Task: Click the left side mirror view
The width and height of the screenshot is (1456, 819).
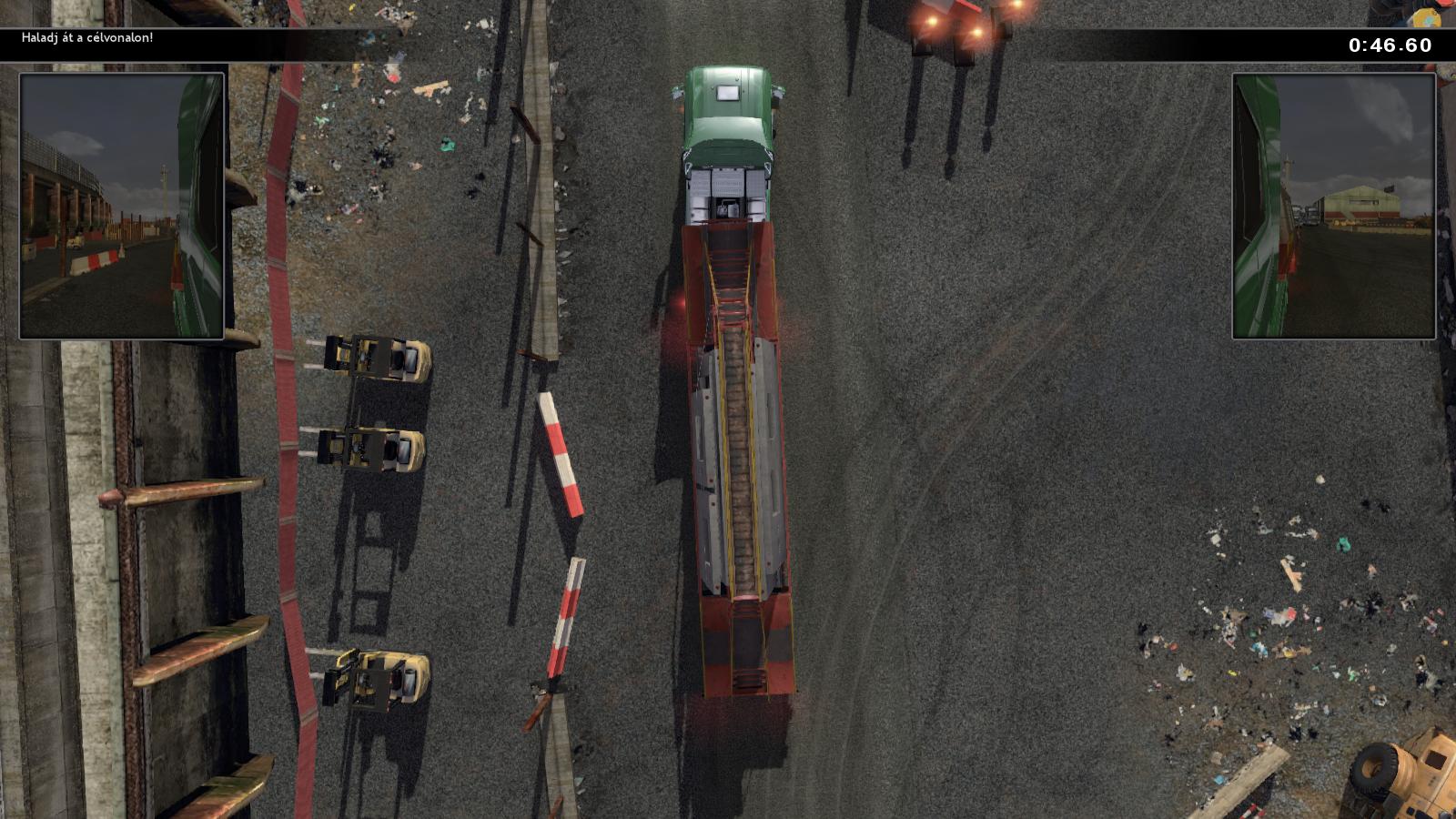Action: tap(122, 207)
